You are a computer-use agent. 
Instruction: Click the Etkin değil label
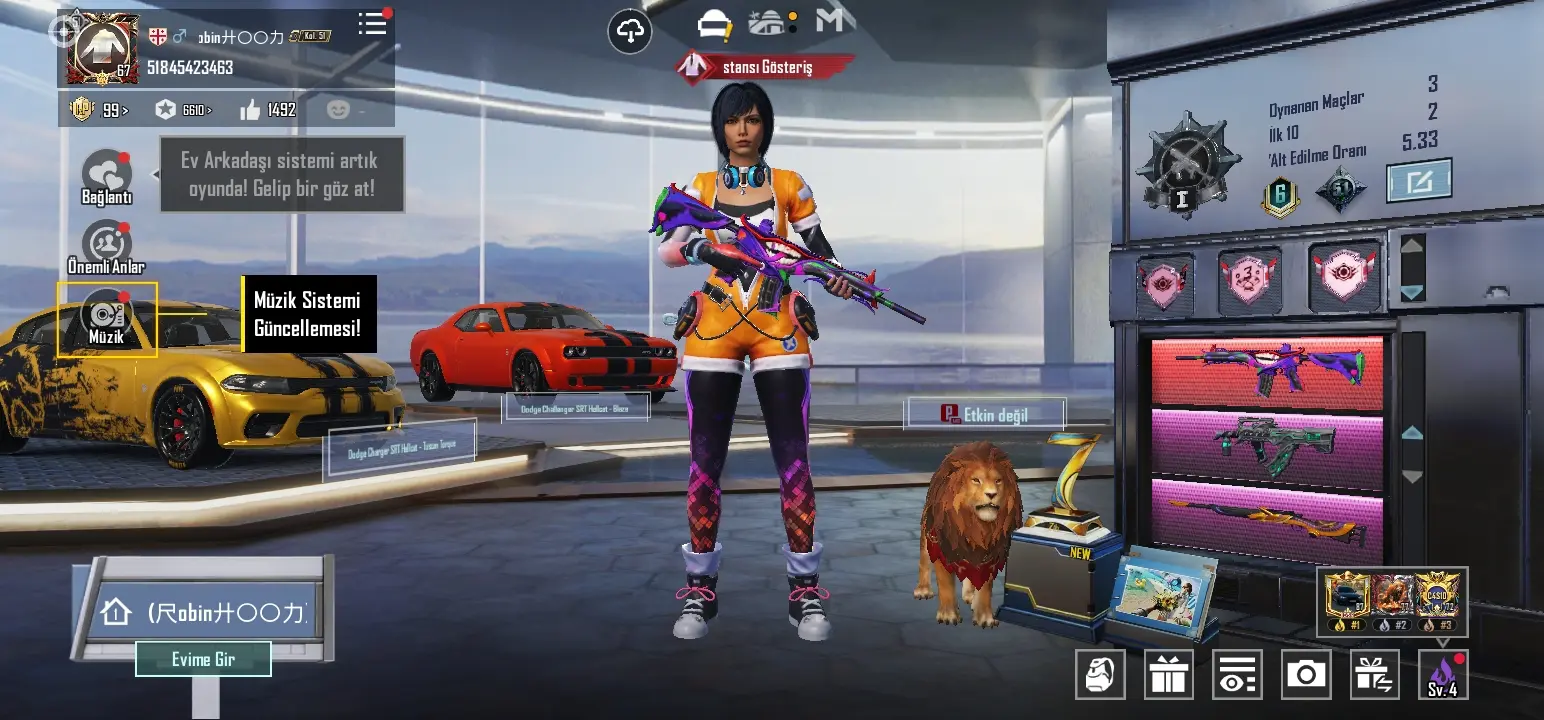click(x=985, y=414)
